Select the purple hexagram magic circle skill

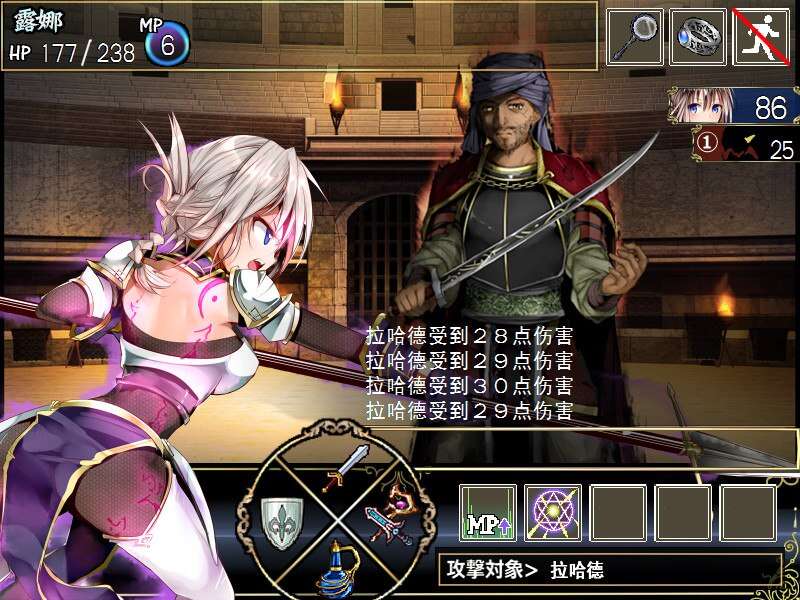click(553, 513)
